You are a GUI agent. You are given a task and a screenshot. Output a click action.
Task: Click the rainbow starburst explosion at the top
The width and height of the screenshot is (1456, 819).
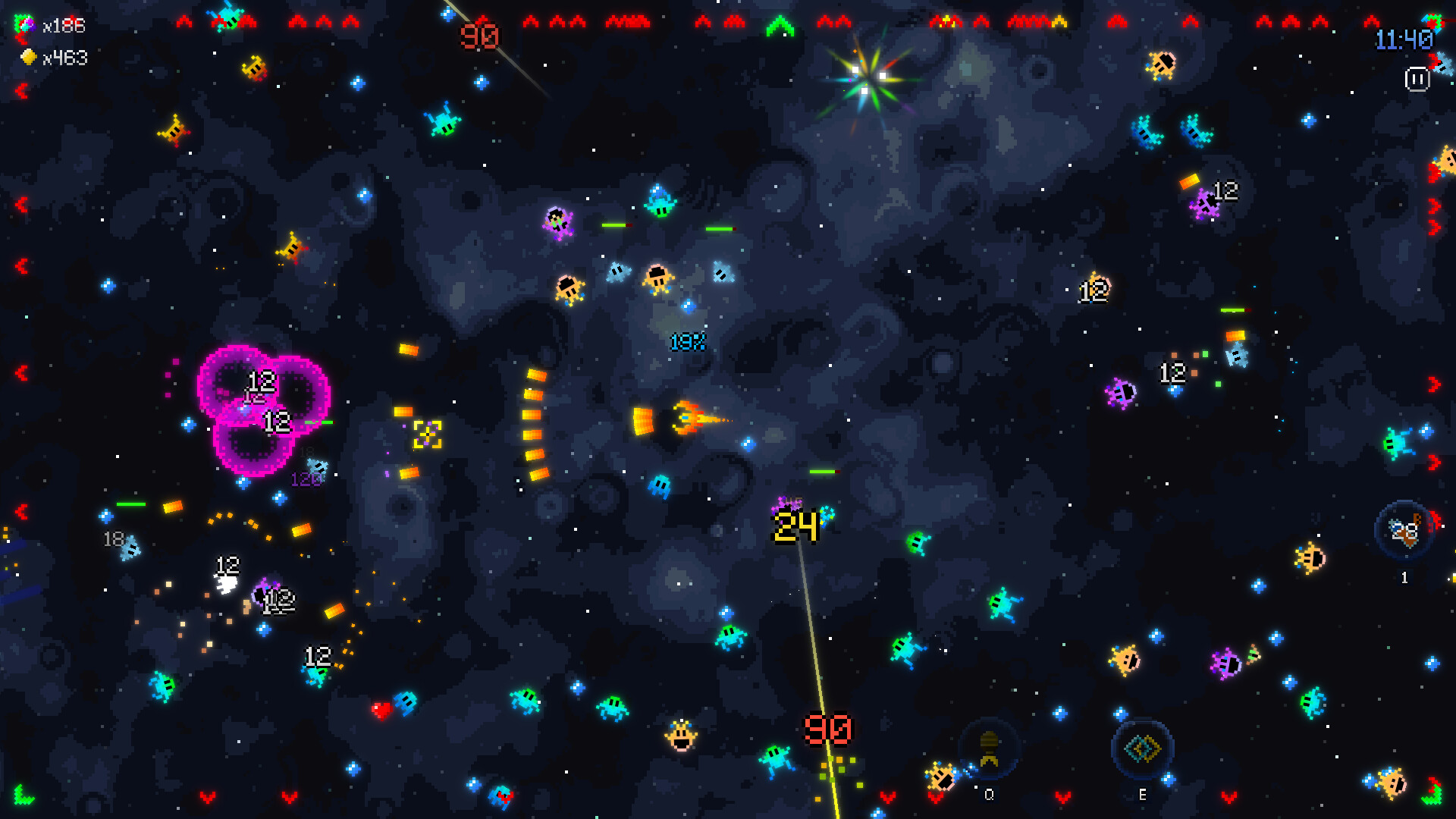pos(871,74)
